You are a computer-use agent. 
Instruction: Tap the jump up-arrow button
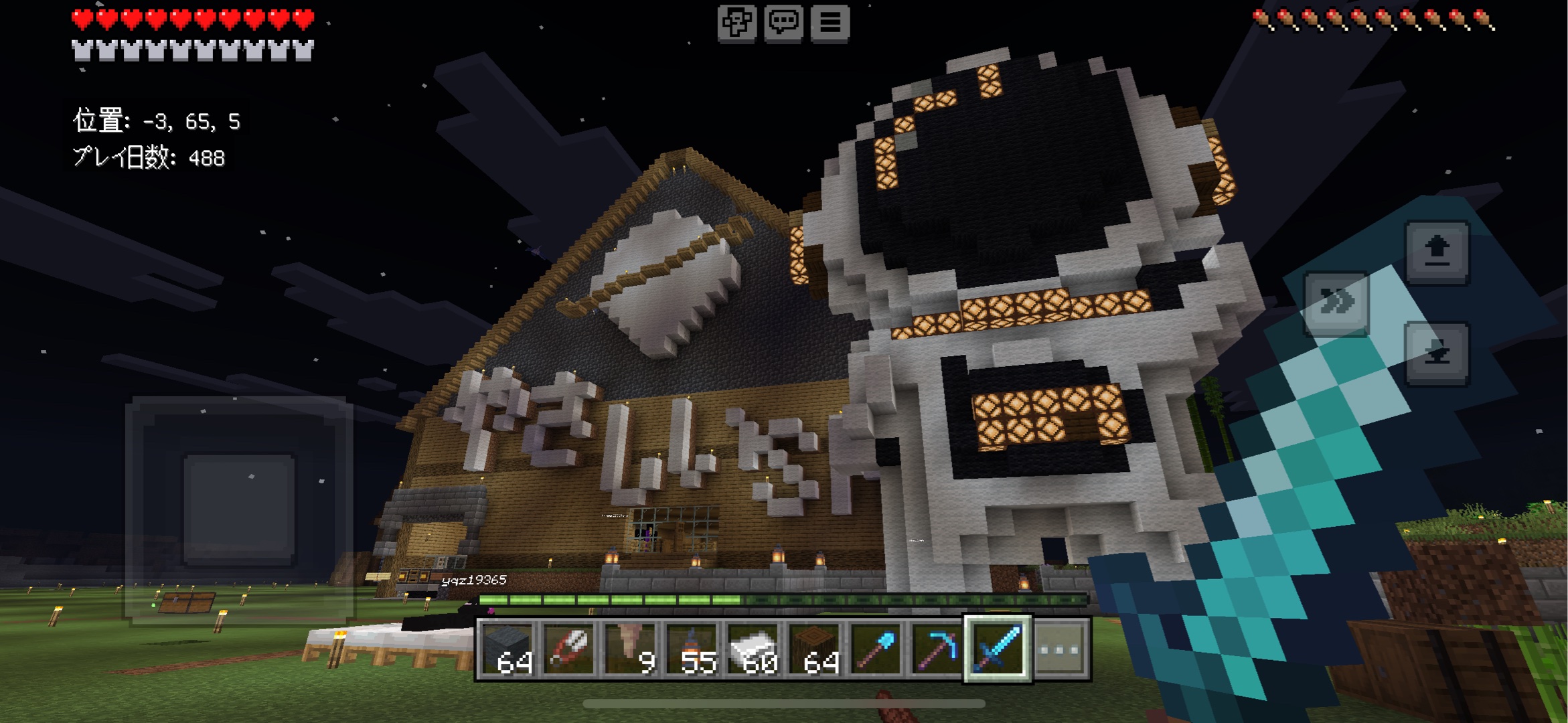pos(1437,252)
